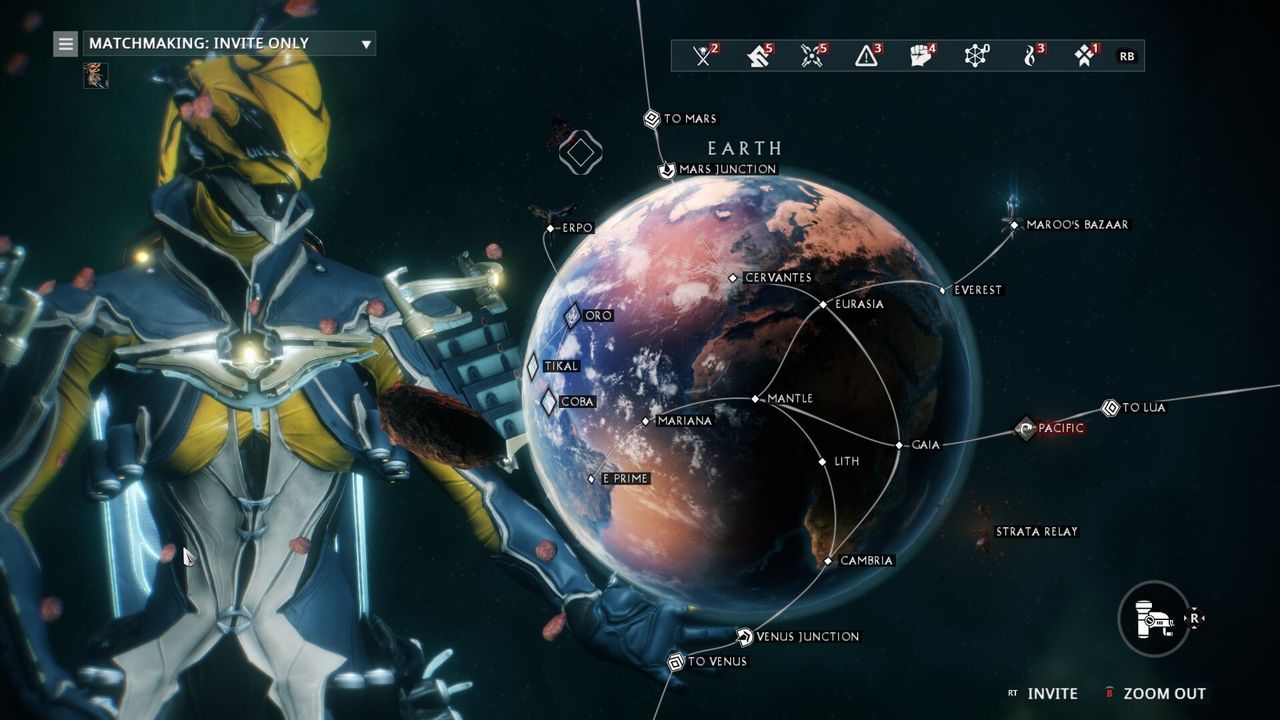The image size is (1280, 720).
Task: Click the Sorties diamond cluster icon
Action: point(1085,57)
